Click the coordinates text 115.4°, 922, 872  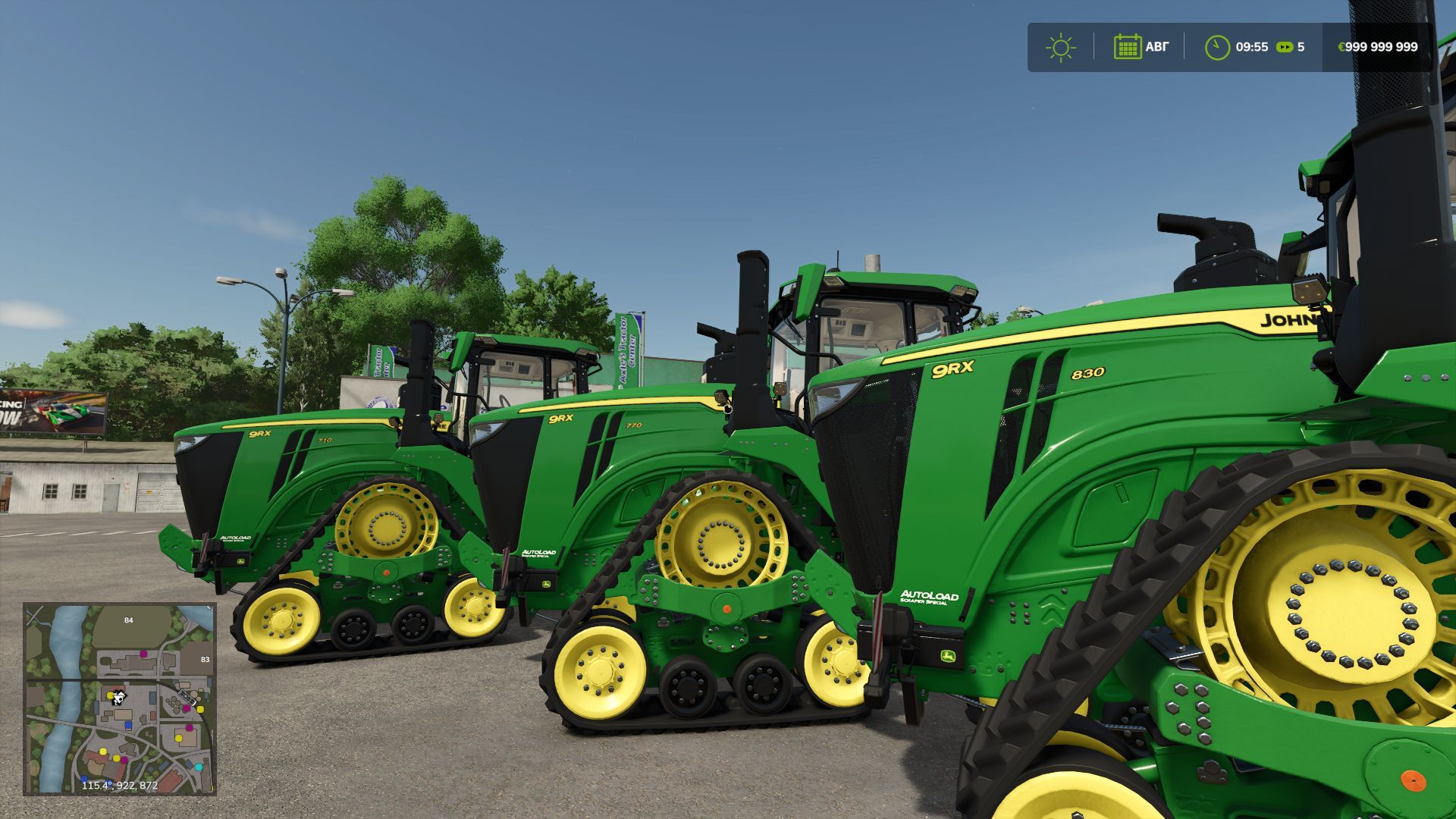click(120, 786)
